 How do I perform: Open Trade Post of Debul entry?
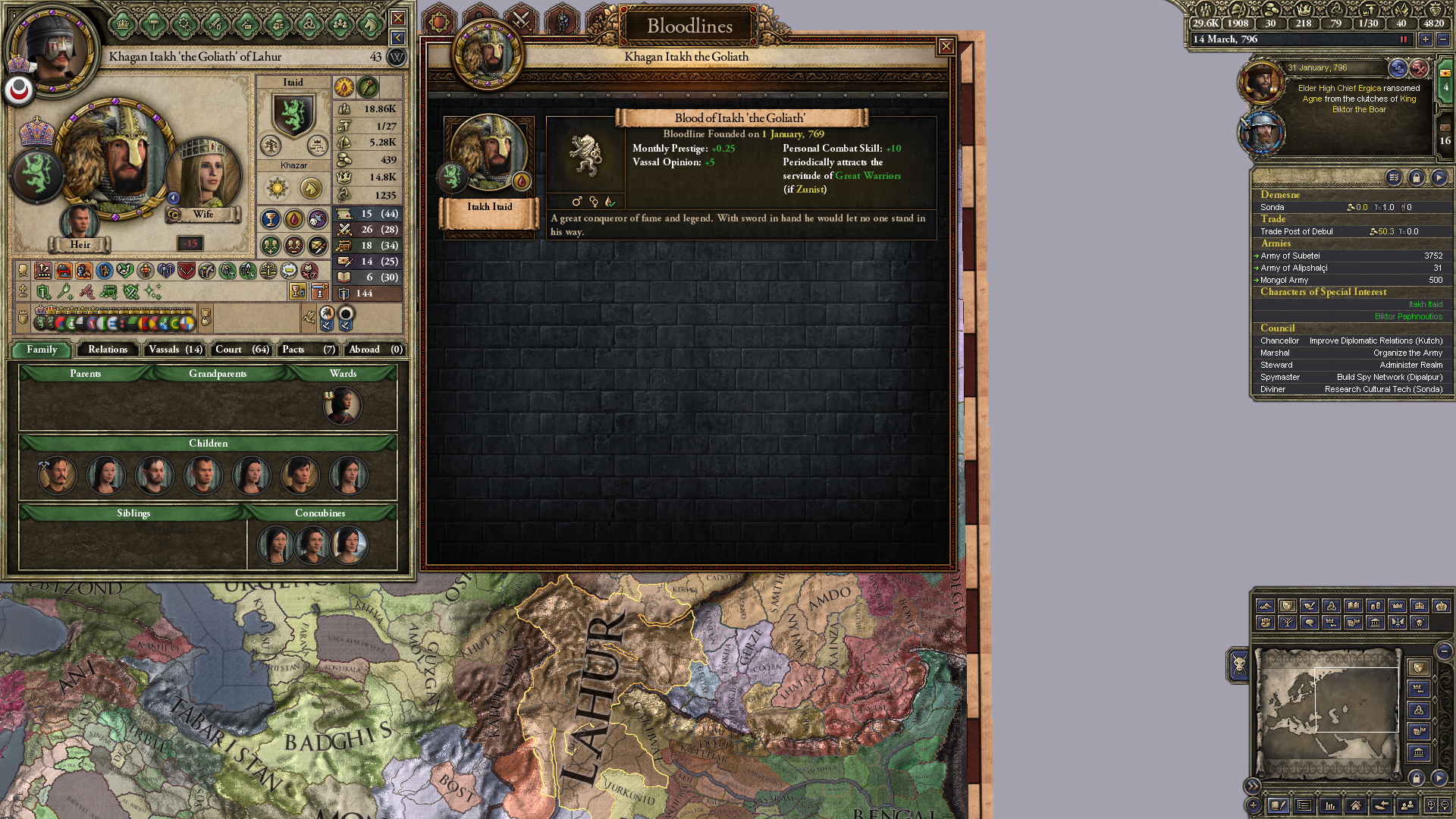click(x=1296, y=232)
